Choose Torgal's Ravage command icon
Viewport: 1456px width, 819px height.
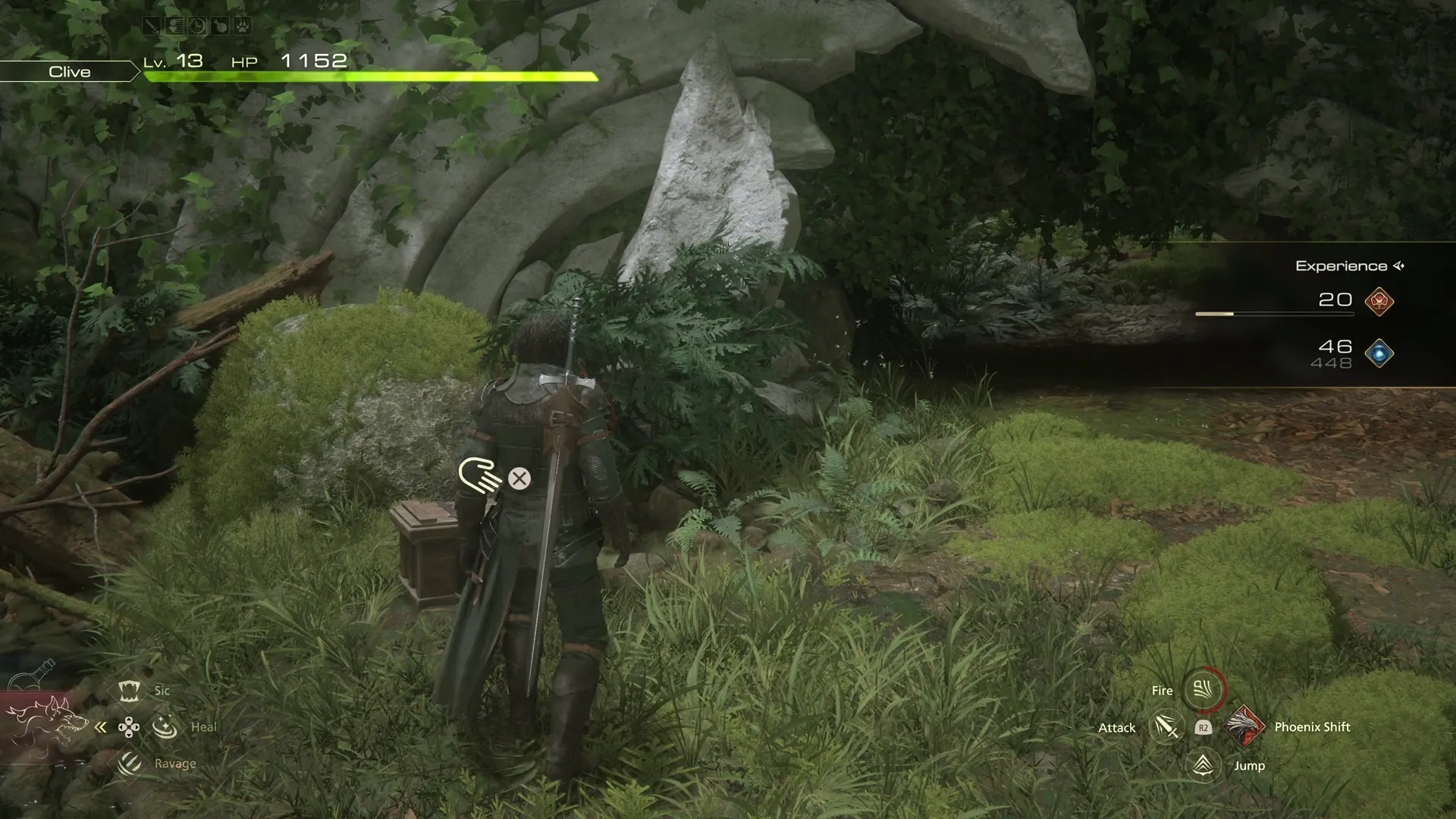(x=129, y=764)
